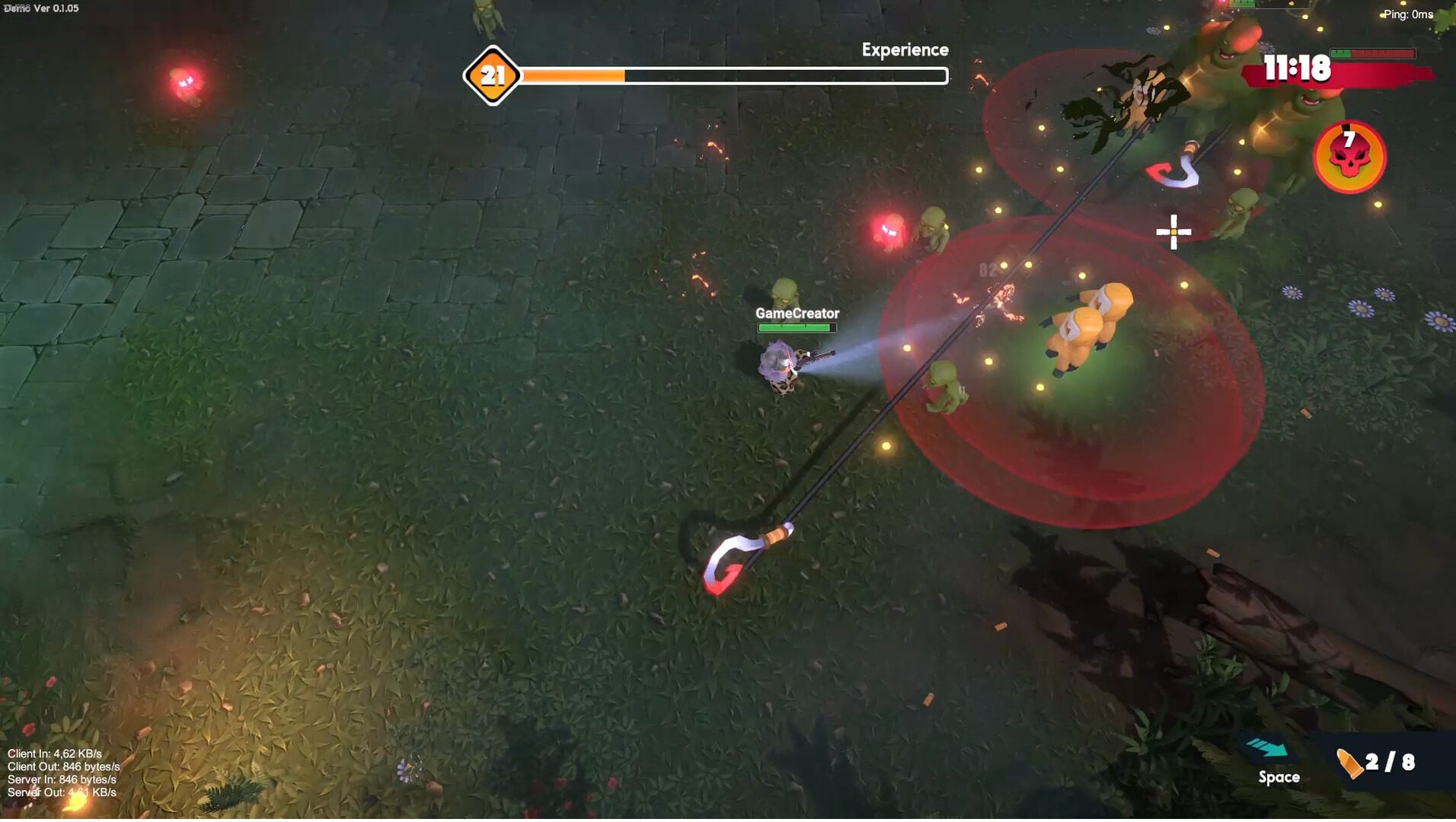Click the Space ability keybind label

point(1278,777)
